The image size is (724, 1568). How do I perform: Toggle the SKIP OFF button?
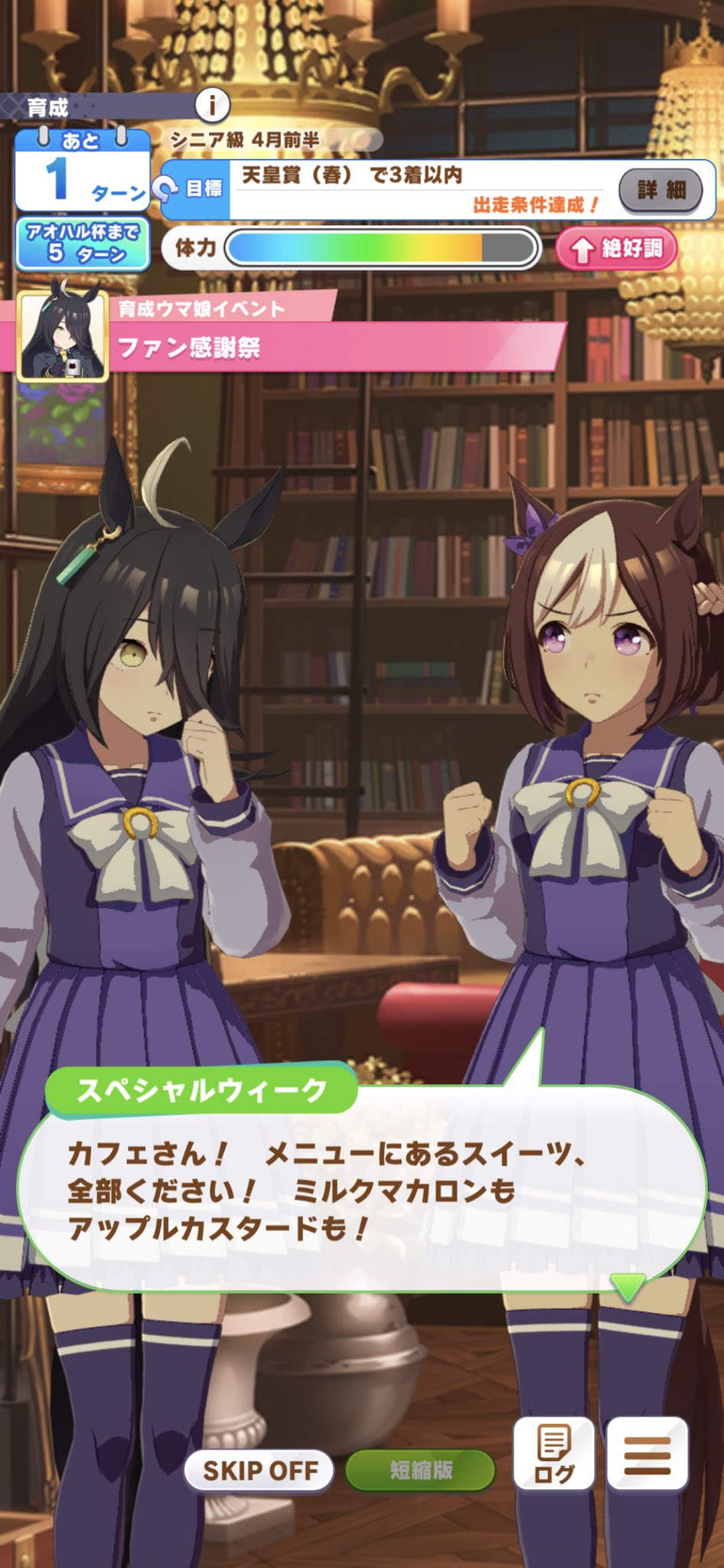pos(259,1470)
